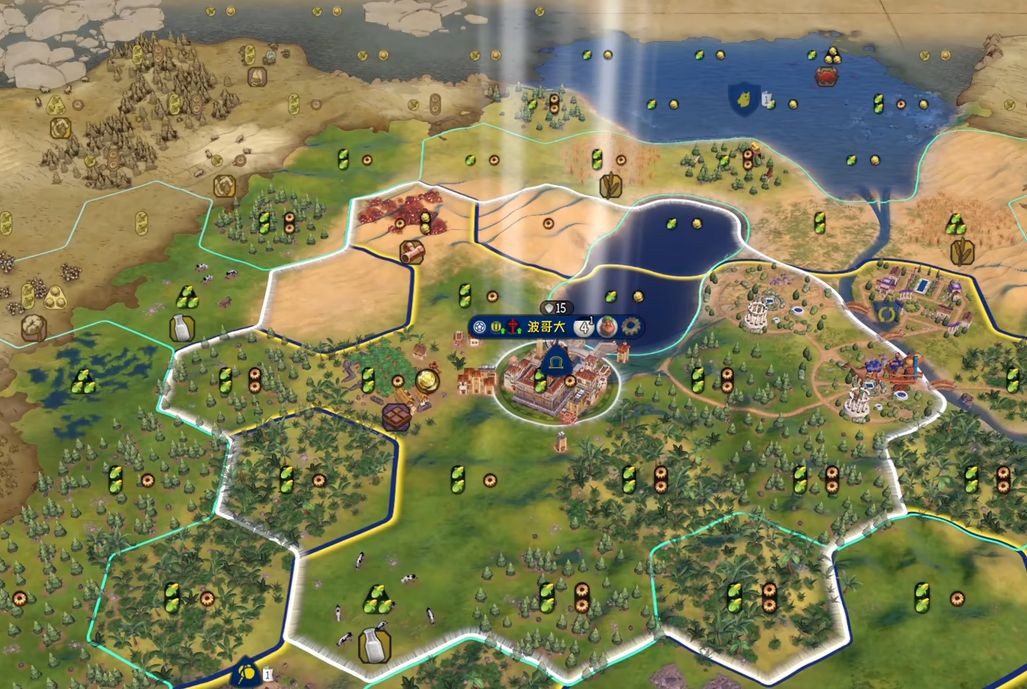Click the governor portrait on the city banner
The image size is (1027, 689).
(x=608, y=326)
